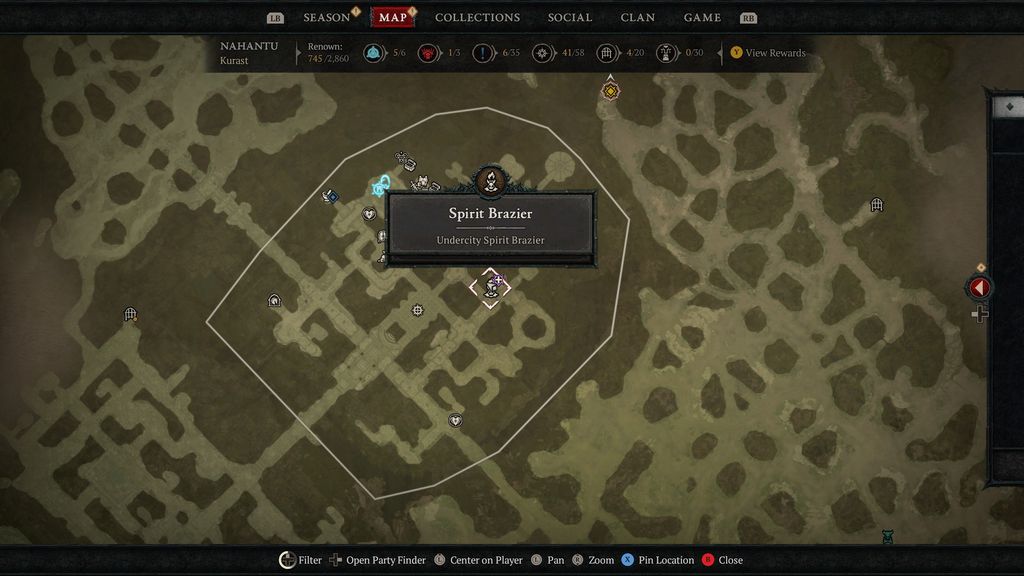Open the Game menu tab
The image size is (1024, 576).
point(702,17)
